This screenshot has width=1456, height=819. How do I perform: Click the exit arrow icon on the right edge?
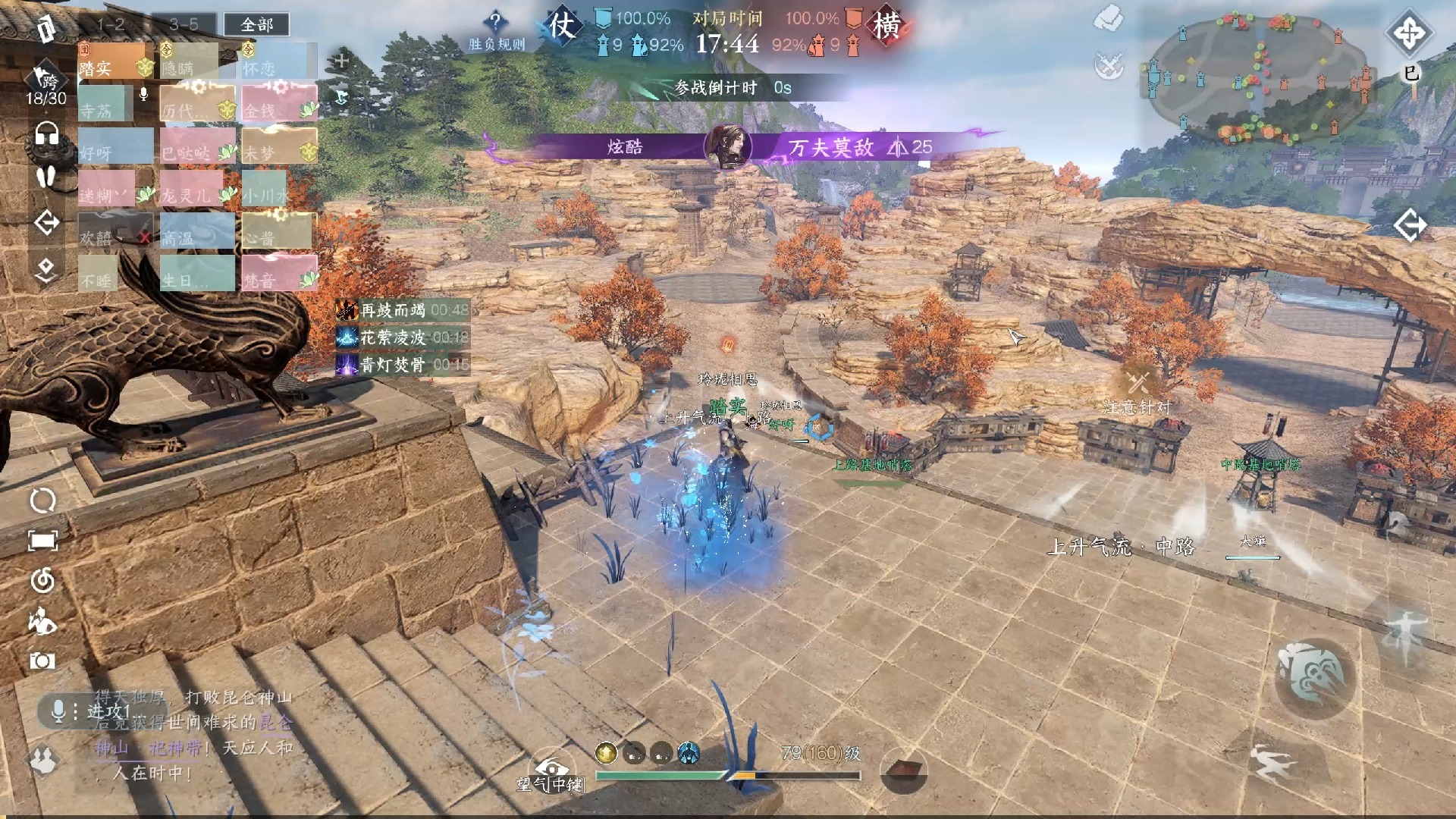pyautogui.click(x=1410, y=225)
